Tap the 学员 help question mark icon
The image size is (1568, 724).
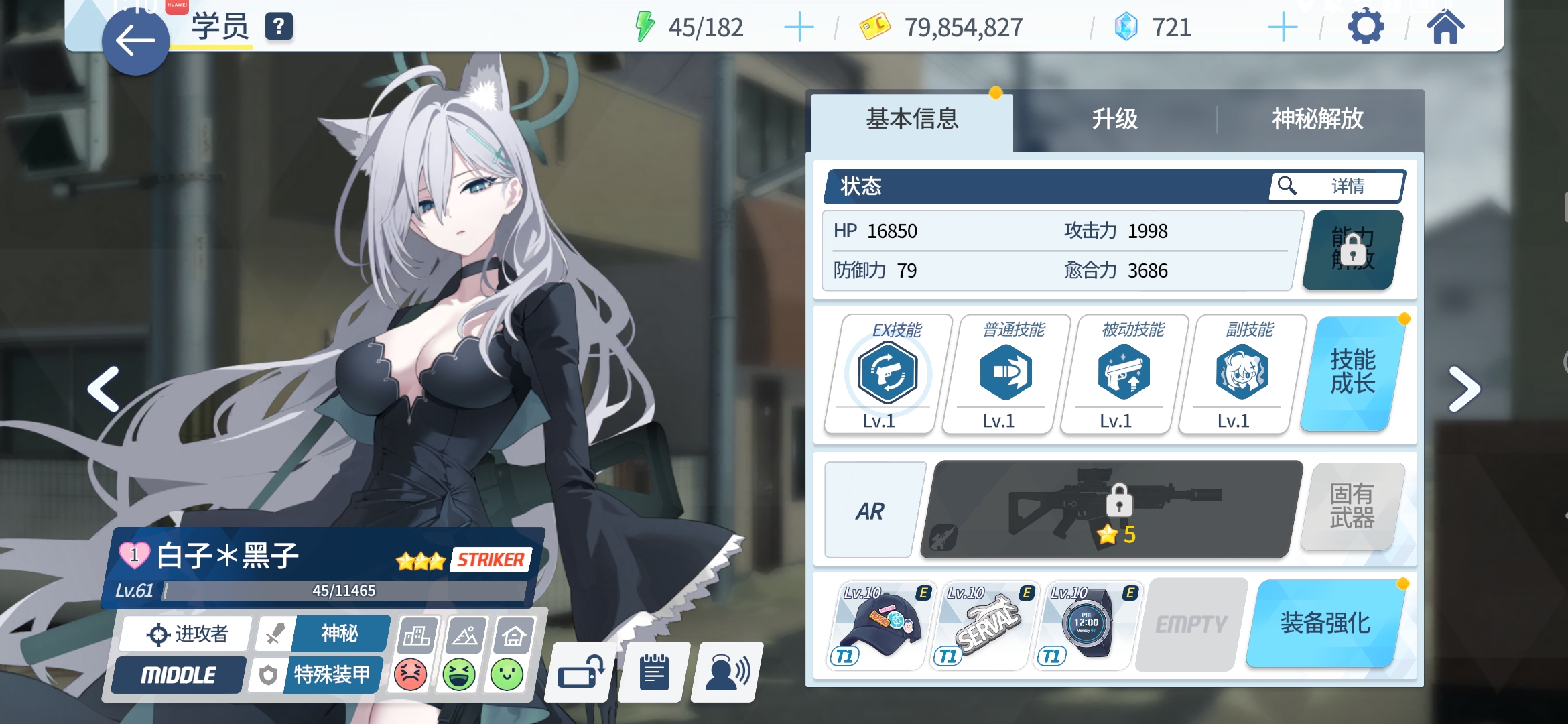pos(278,27)
